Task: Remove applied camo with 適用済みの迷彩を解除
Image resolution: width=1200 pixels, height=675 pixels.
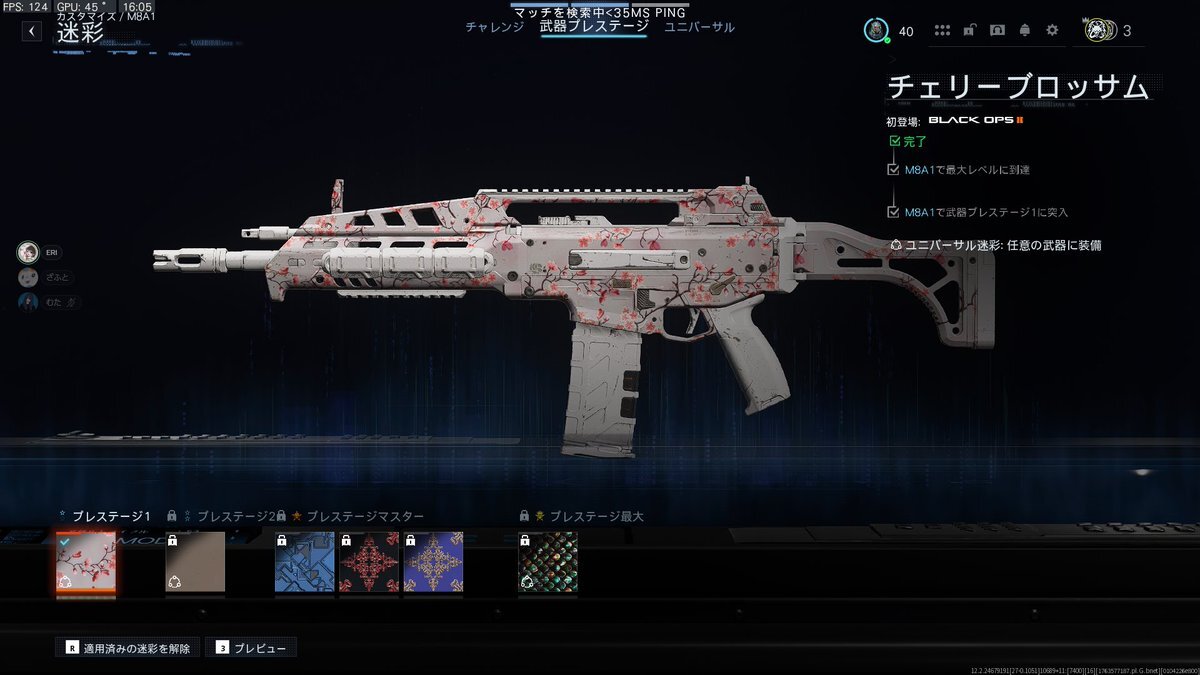Action: (x=127, y=648)
